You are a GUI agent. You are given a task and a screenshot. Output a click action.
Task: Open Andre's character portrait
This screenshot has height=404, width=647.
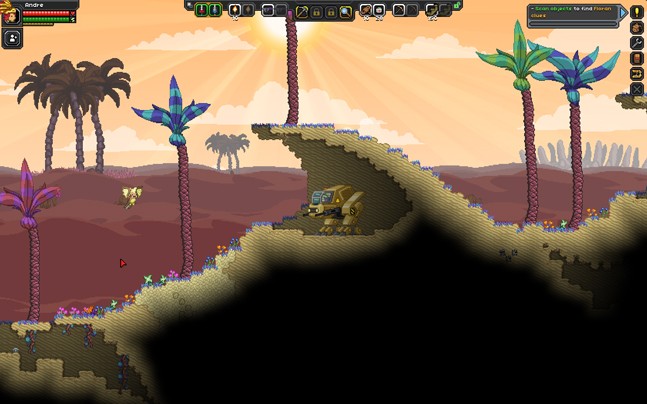(x=11, y=14)
